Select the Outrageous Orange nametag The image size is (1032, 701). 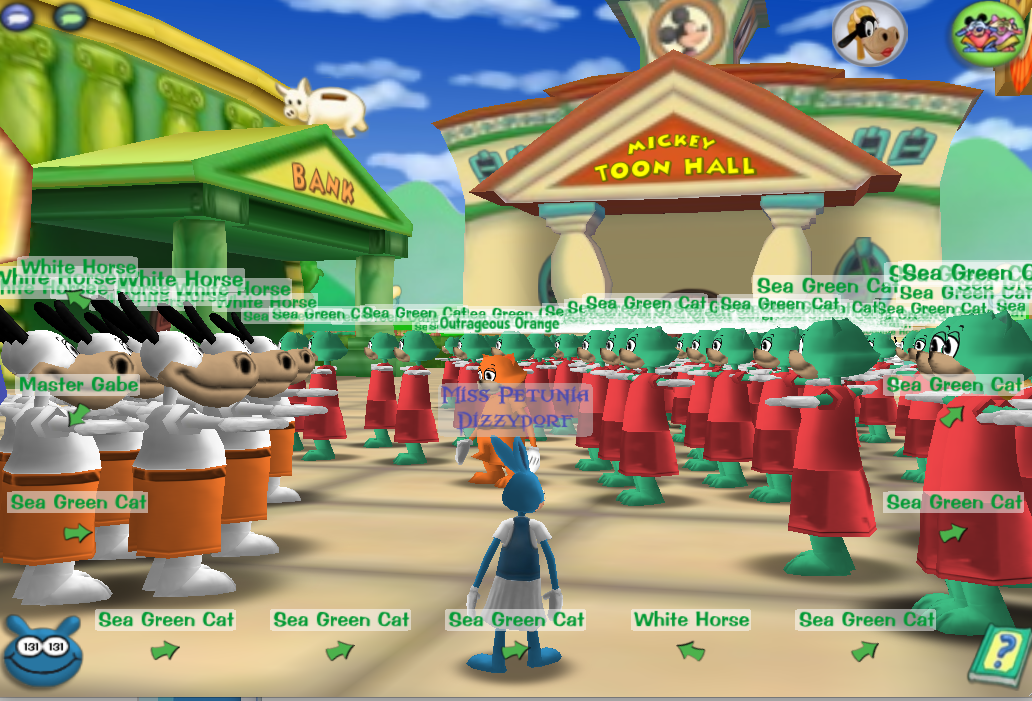click(x=499, y=324)
